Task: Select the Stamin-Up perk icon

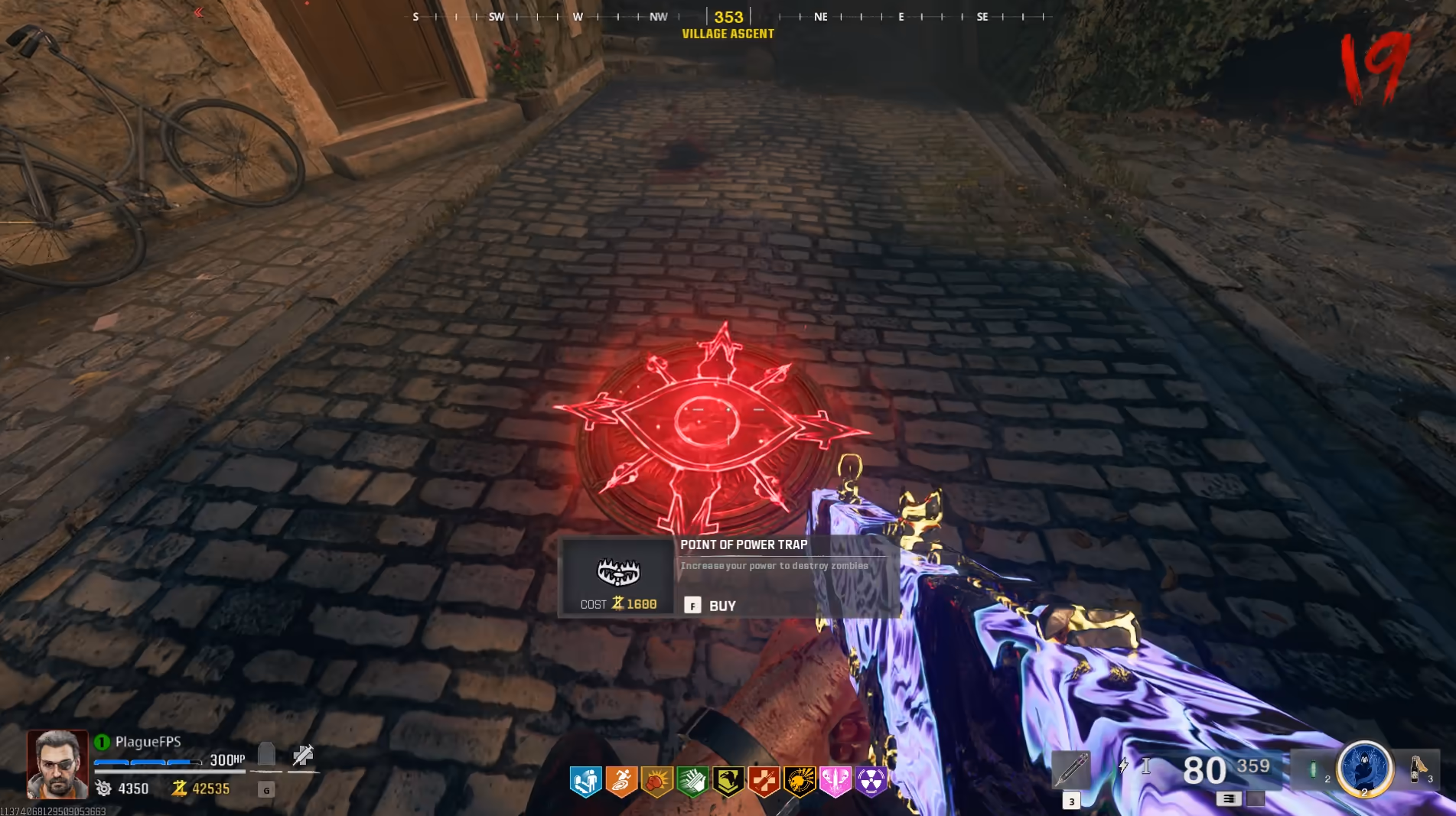Action: coord(621,782)
